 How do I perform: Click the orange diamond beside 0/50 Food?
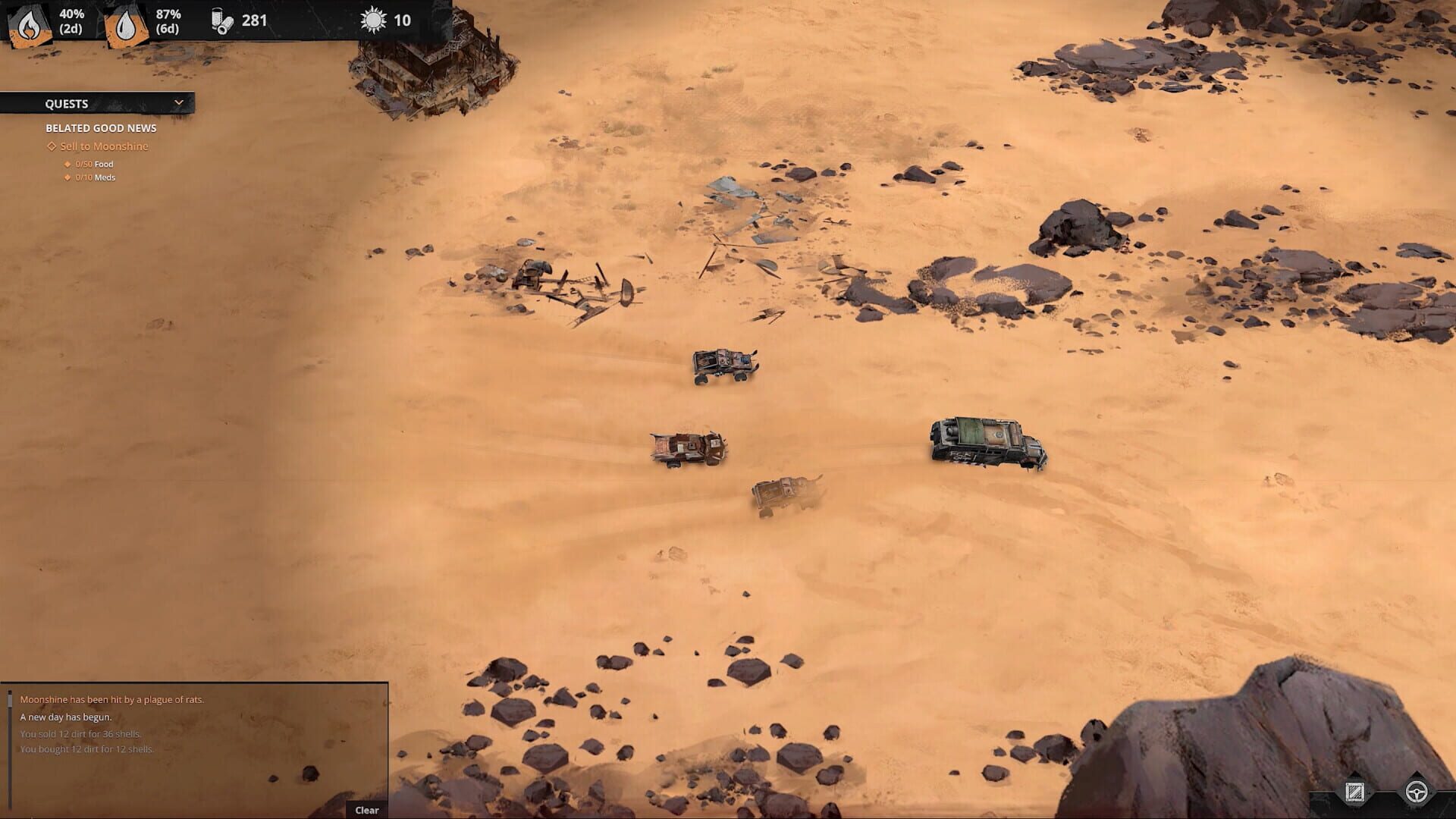click(x=67, y=164)
